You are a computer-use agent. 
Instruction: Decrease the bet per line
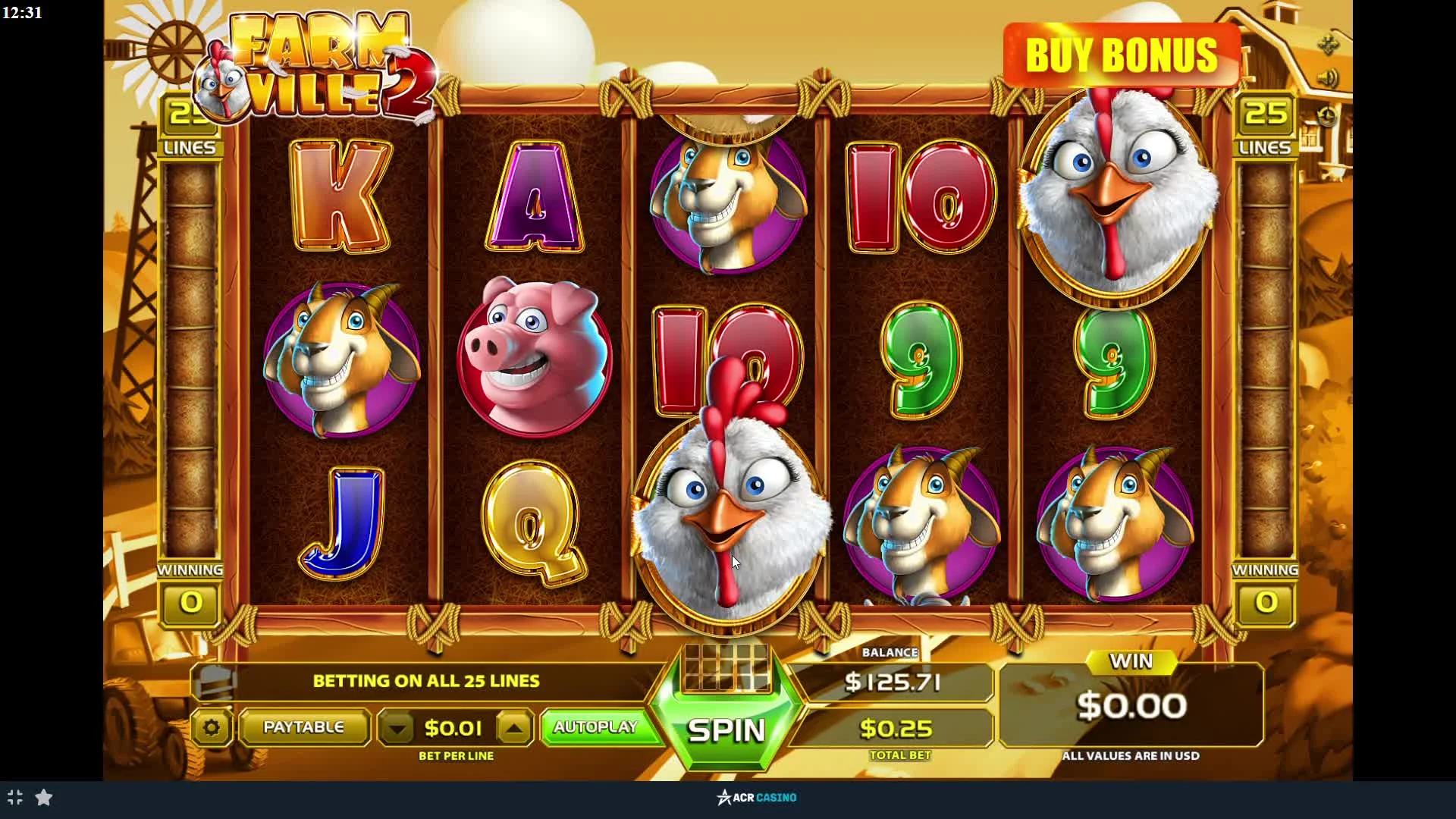tap(397, 729)
